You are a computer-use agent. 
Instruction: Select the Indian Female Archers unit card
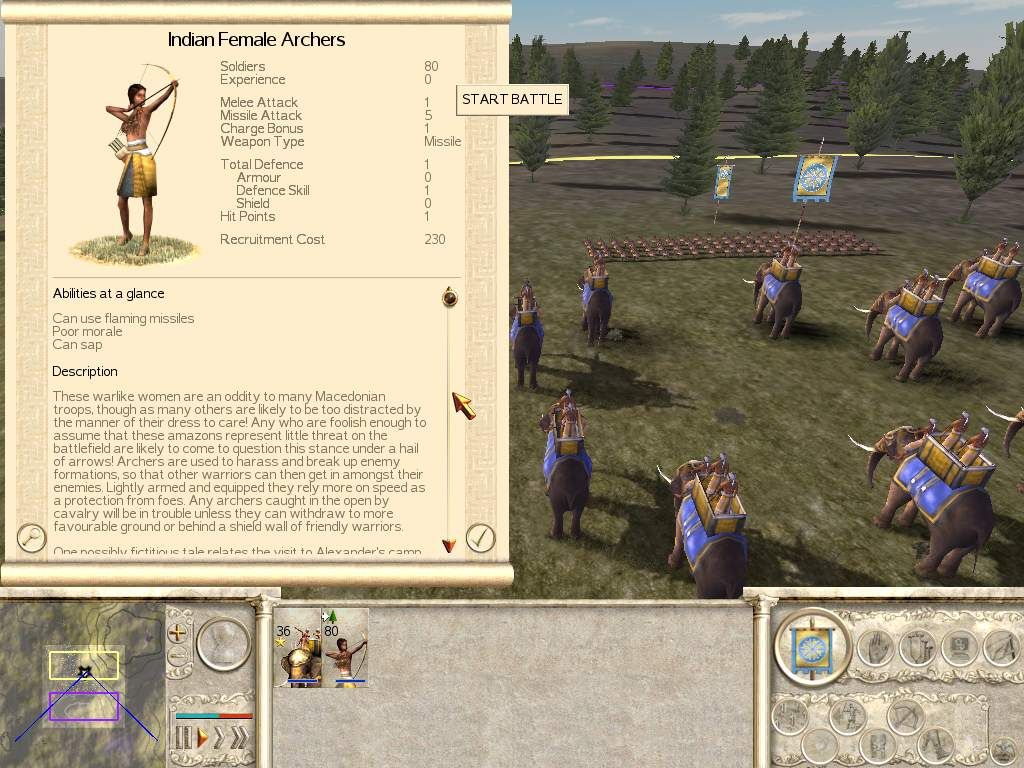click(x=345, y=648)
